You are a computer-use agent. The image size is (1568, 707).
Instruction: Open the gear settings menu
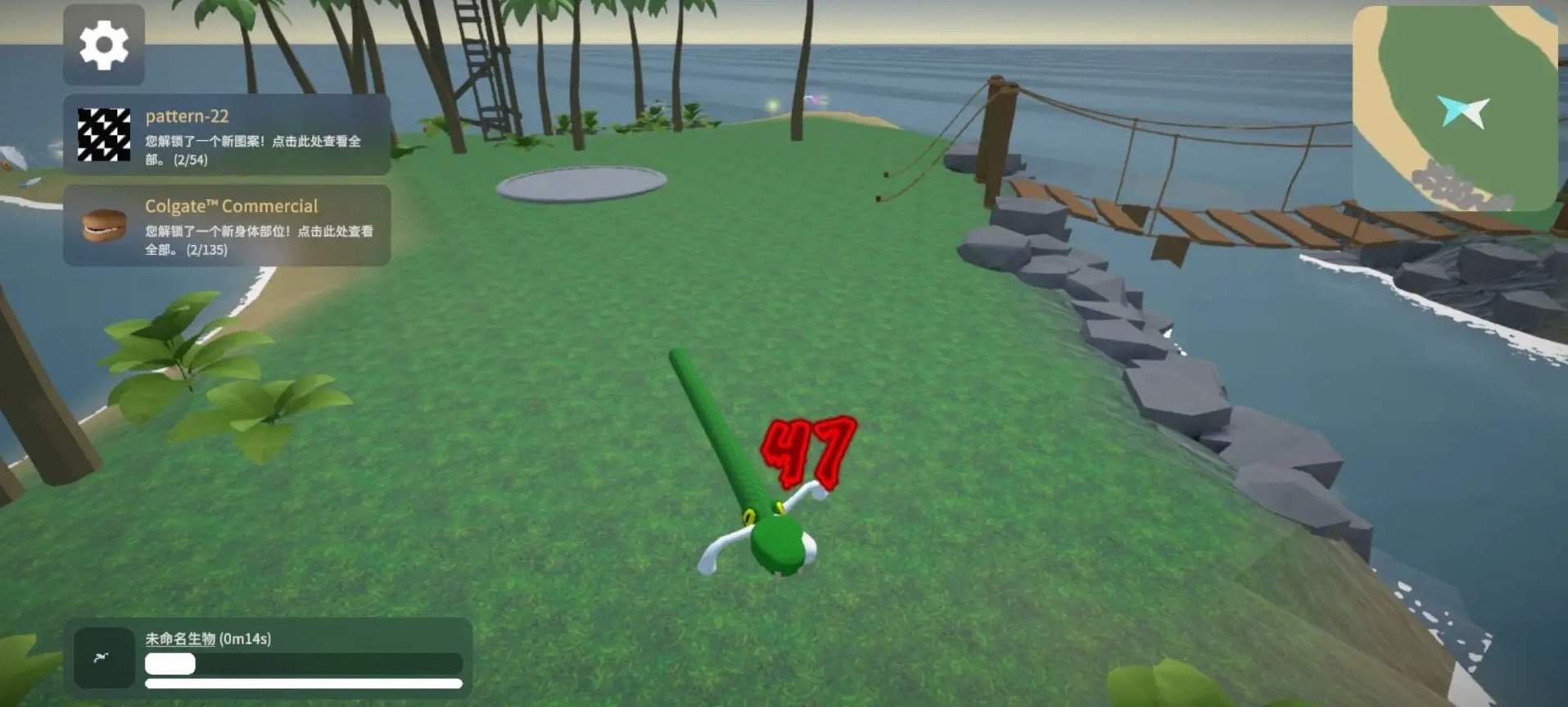(104, 45)
